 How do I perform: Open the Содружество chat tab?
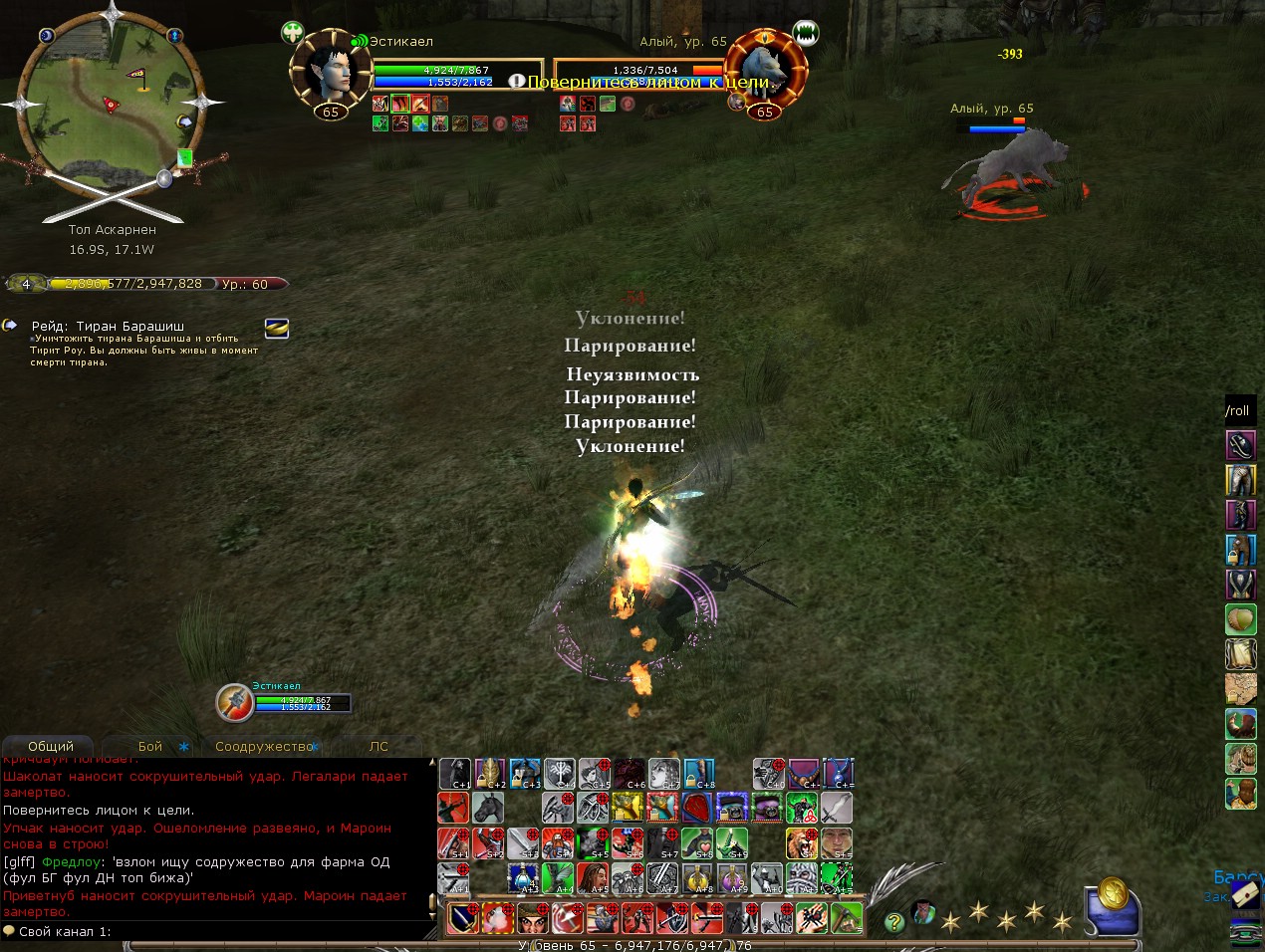(264, 746)
